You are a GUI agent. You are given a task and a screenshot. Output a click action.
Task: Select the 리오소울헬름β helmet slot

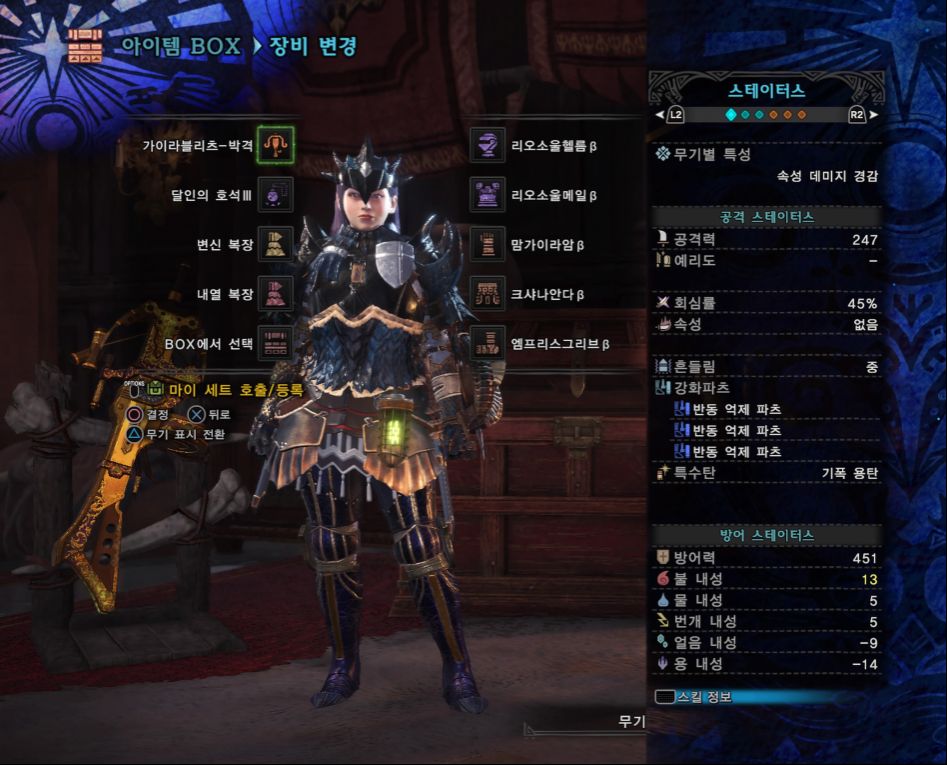click(487, 146)
